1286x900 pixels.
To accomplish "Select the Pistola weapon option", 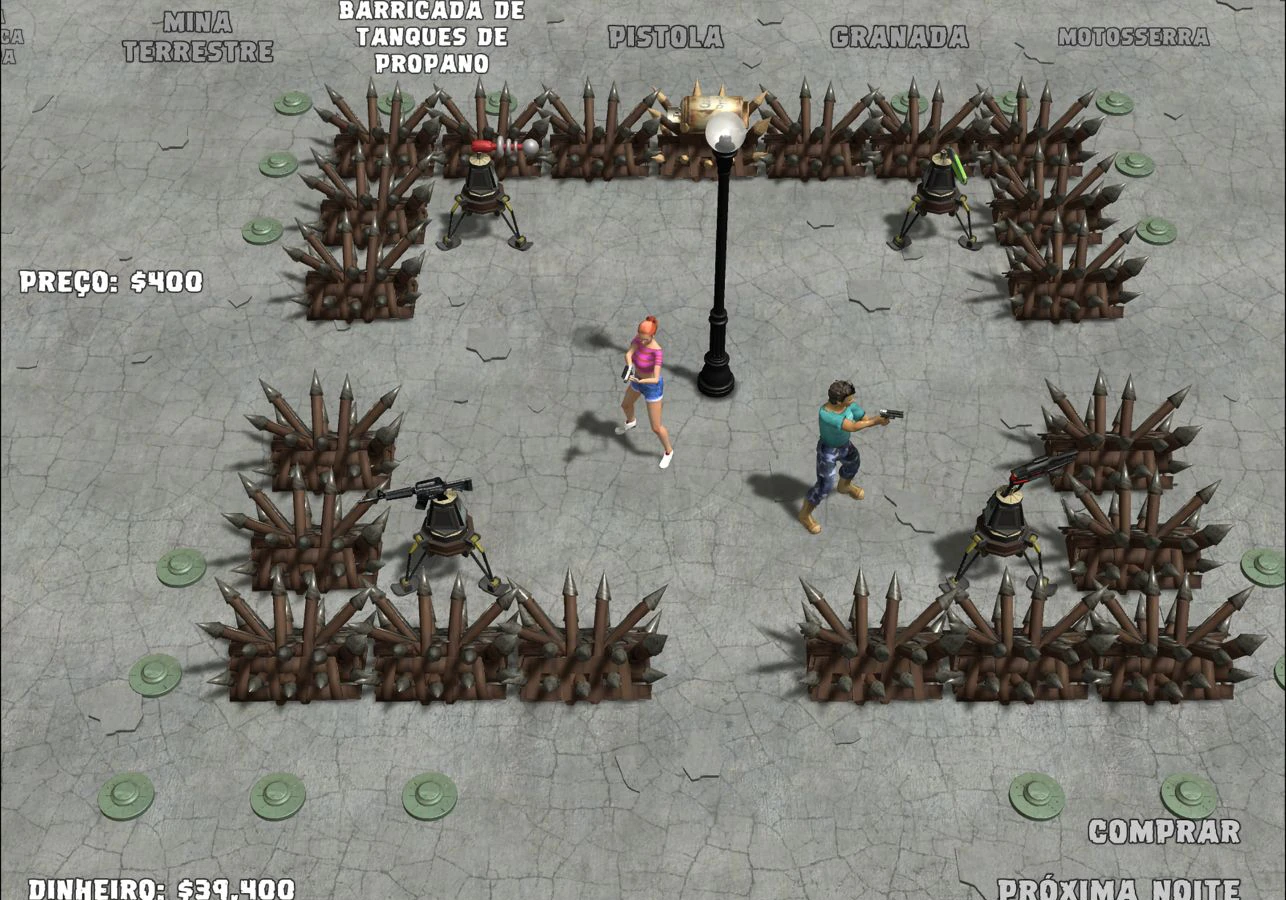I will tap(666, 37).
